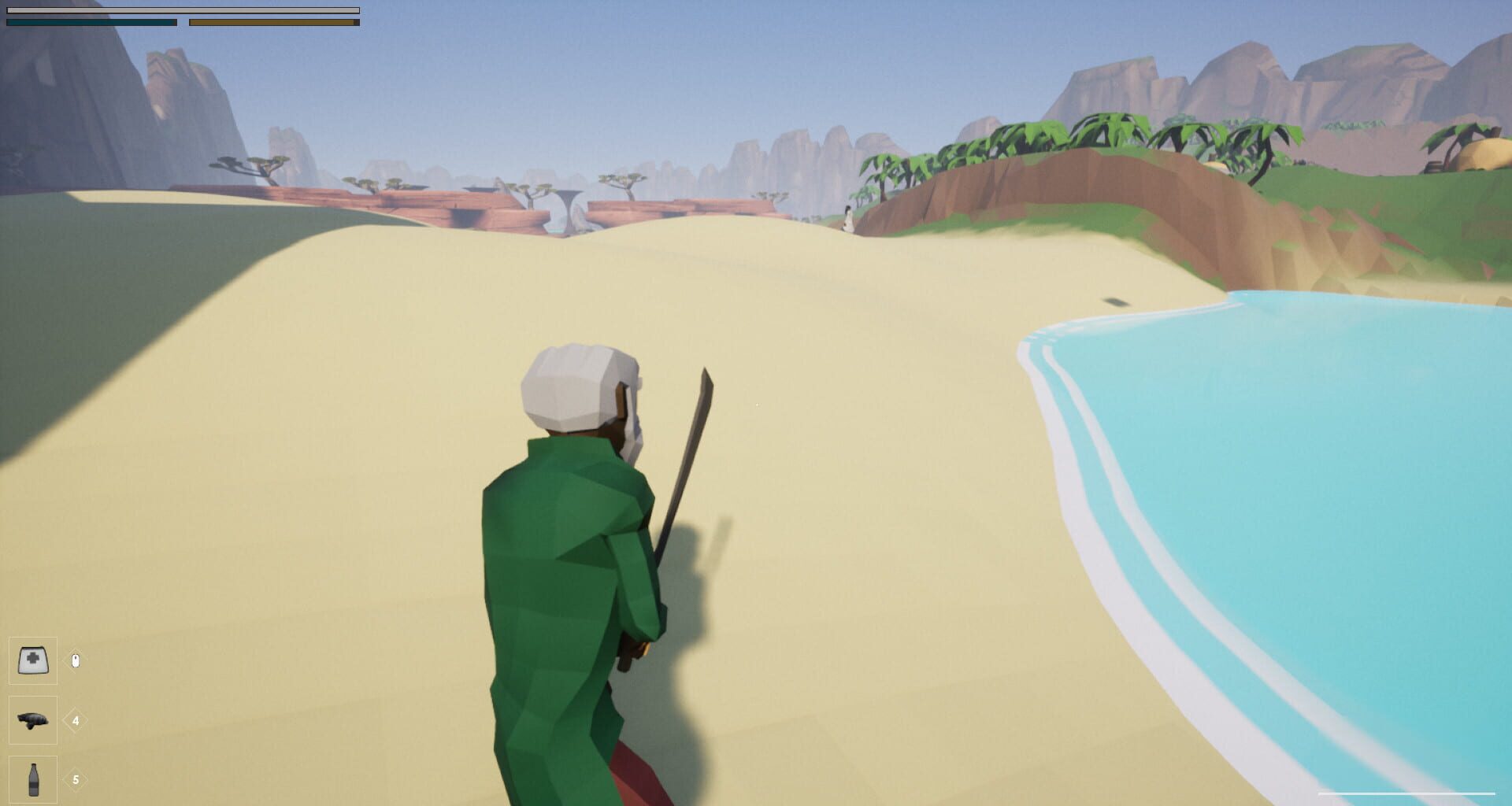Click the diamond badge showing number 4
Screen dimensions: 1512x806
tap(75, 719)
